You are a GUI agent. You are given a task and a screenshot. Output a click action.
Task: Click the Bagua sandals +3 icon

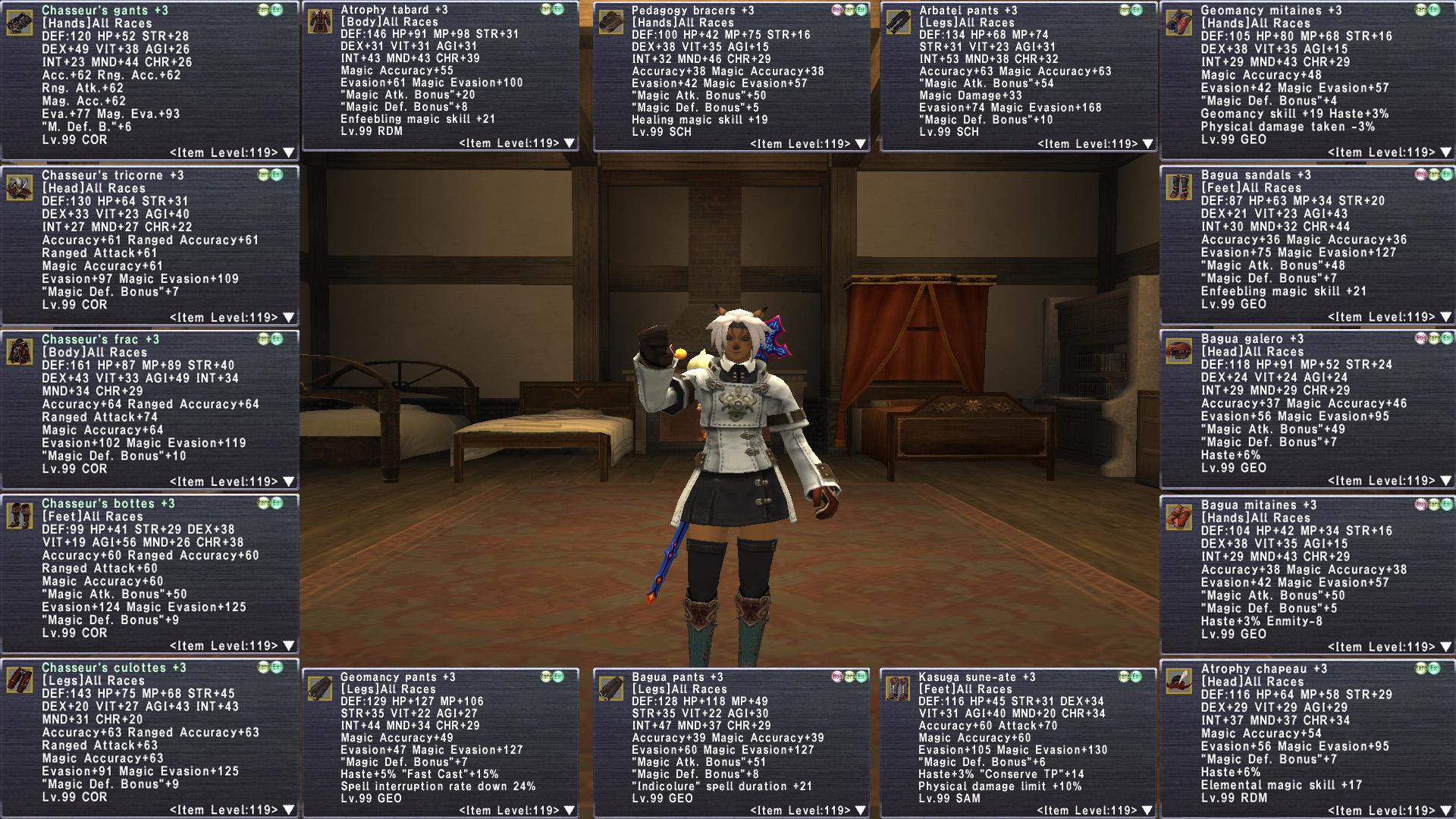pyautogui.click(x=1179, y=187)
